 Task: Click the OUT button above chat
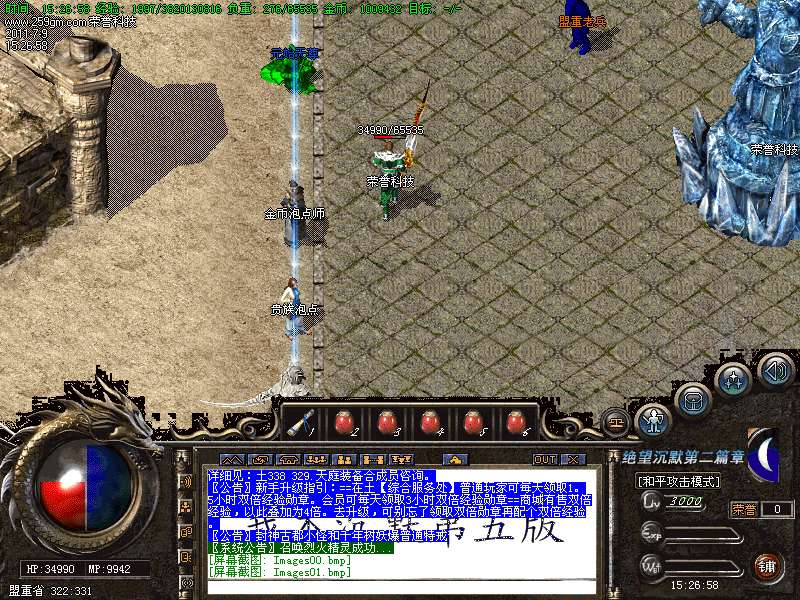(545, 459)
